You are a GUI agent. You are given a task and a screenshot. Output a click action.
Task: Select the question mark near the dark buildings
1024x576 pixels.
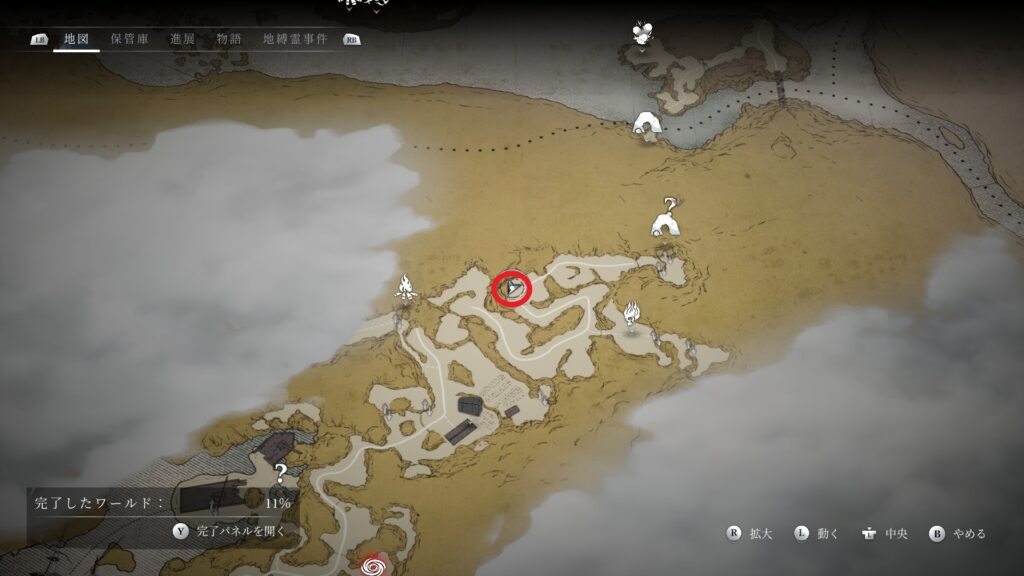point(282,473)
